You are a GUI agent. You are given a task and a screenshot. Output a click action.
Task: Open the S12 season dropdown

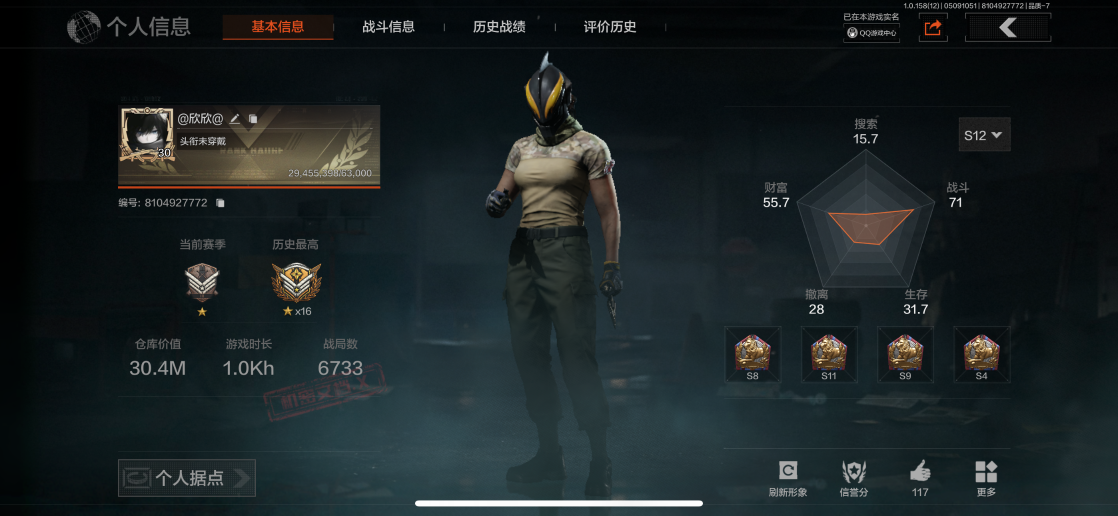click(984, 135)
